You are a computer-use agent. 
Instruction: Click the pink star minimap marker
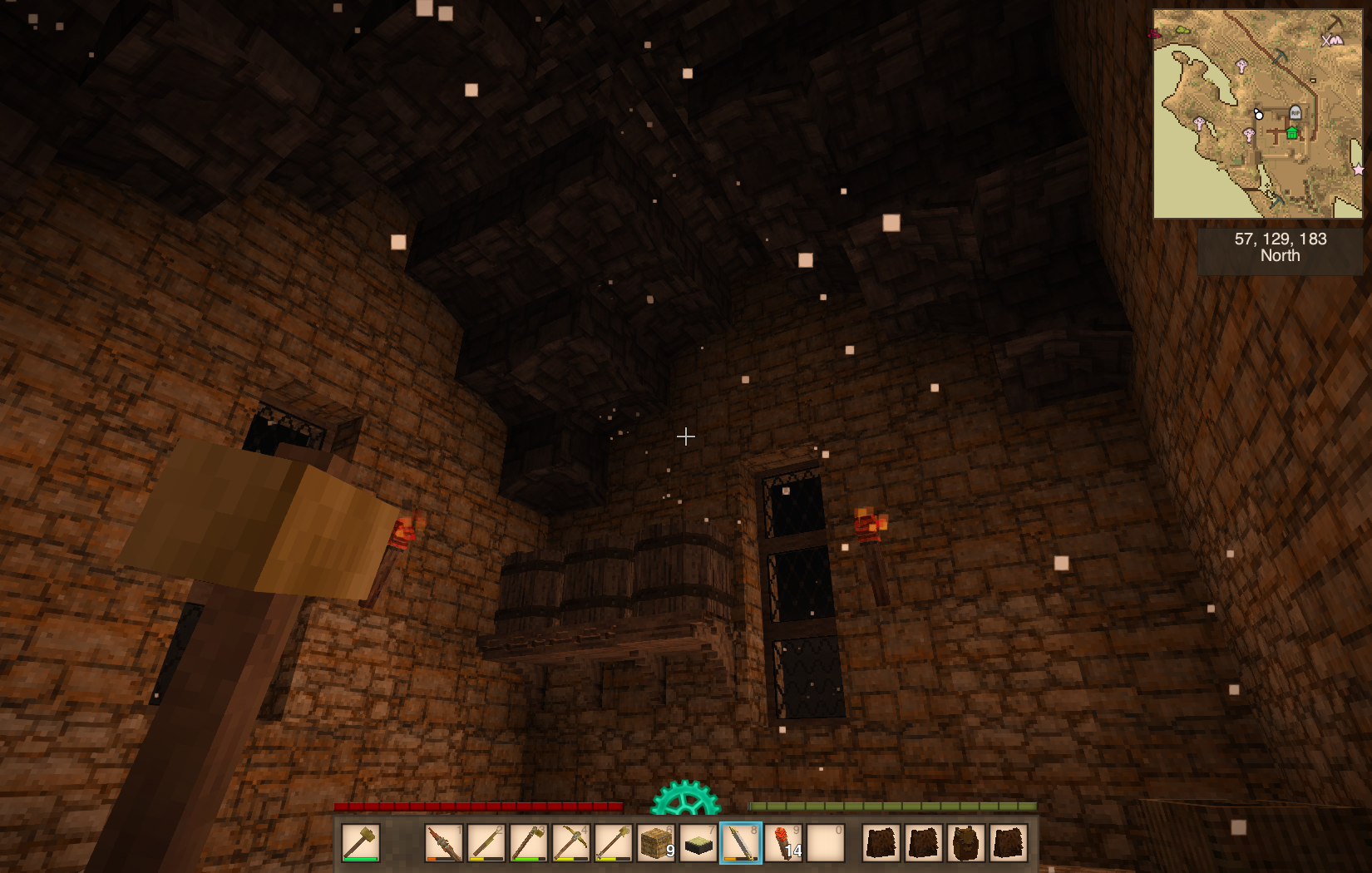click(1358, 170)
